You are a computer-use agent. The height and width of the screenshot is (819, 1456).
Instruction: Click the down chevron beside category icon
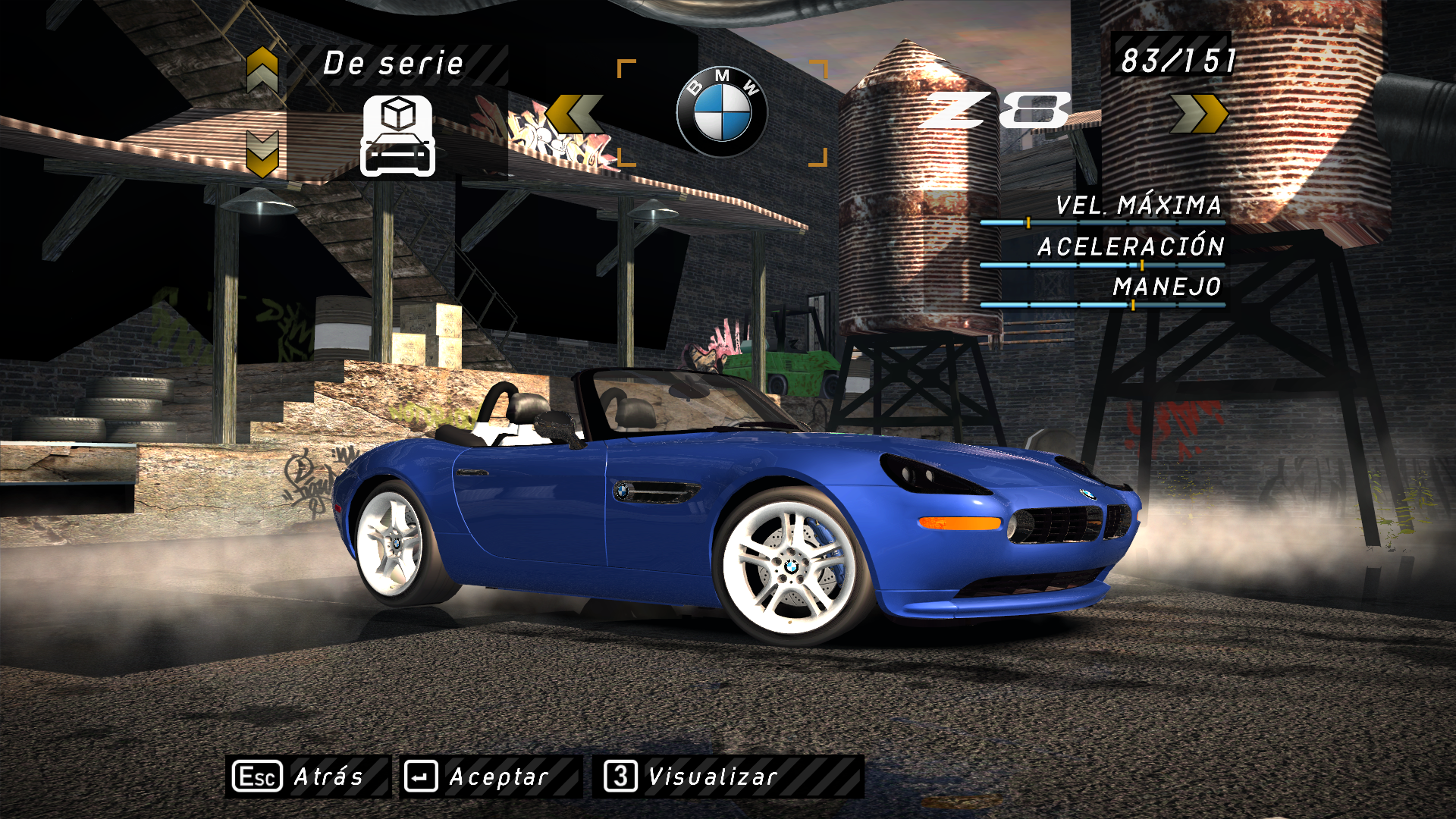click(x=262, y=154)
